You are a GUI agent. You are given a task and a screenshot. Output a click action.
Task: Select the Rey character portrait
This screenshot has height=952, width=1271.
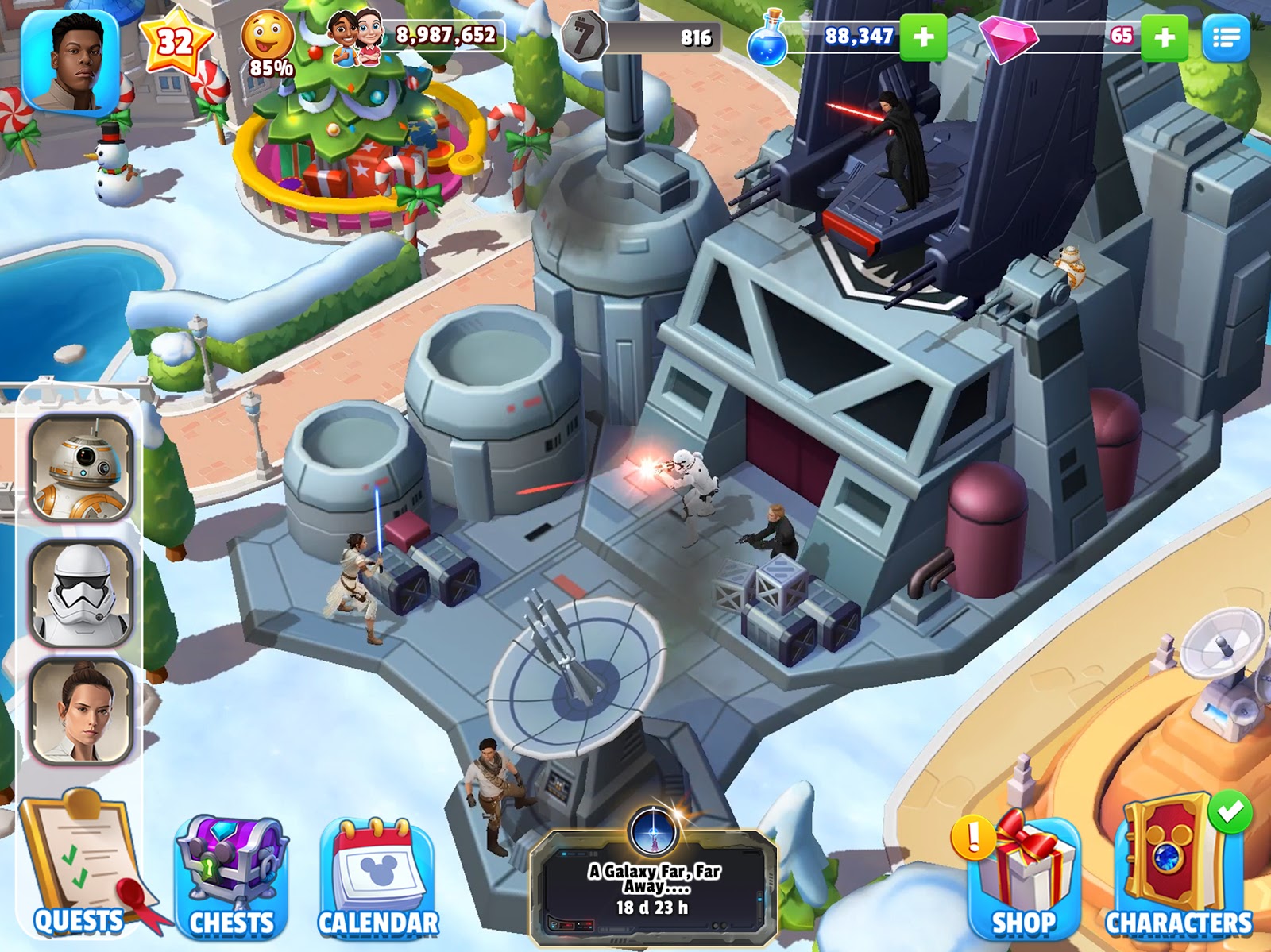(x=81, y=711)
